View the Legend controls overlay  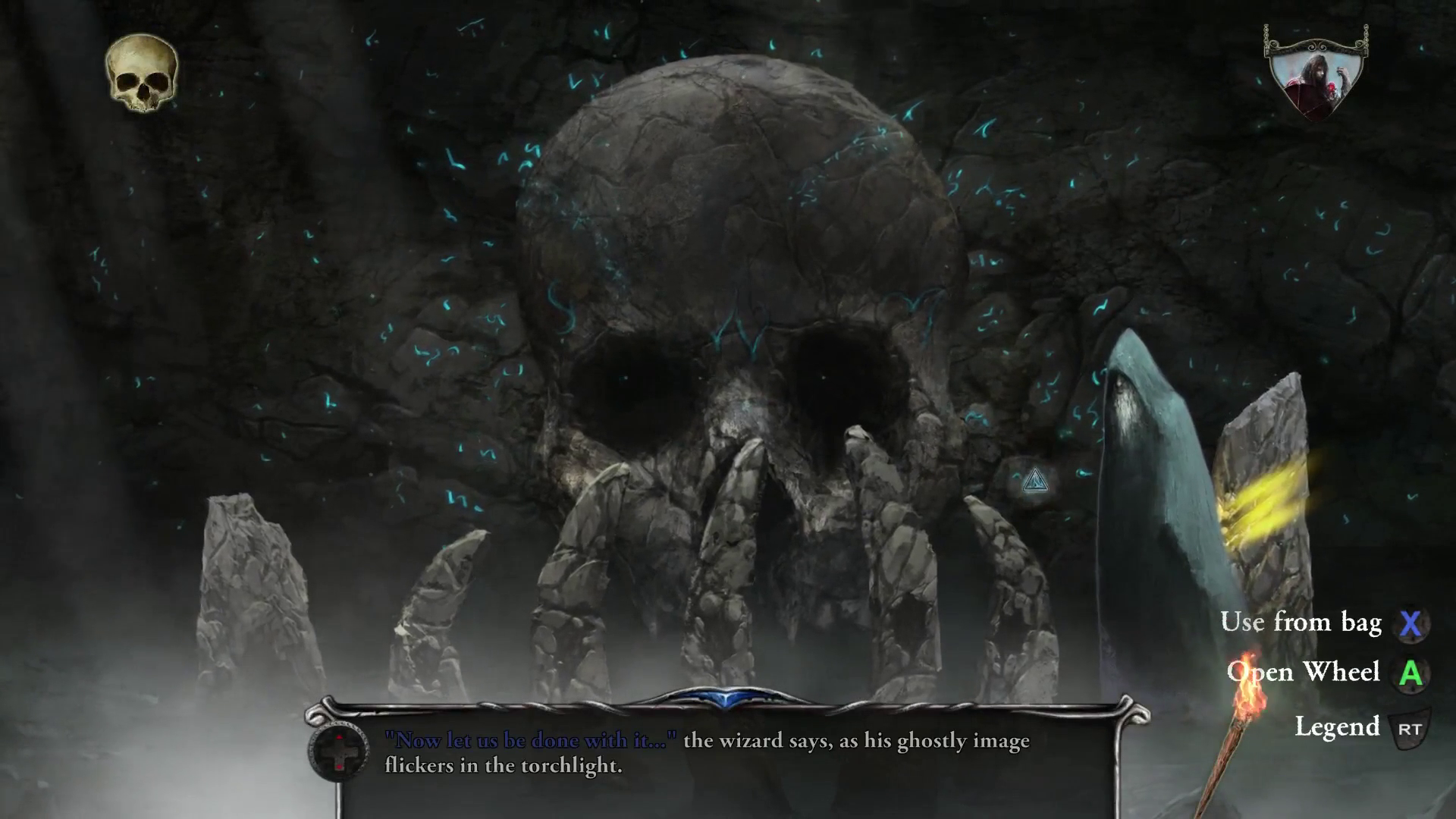pyautogui.click(x=1339, y=726)
